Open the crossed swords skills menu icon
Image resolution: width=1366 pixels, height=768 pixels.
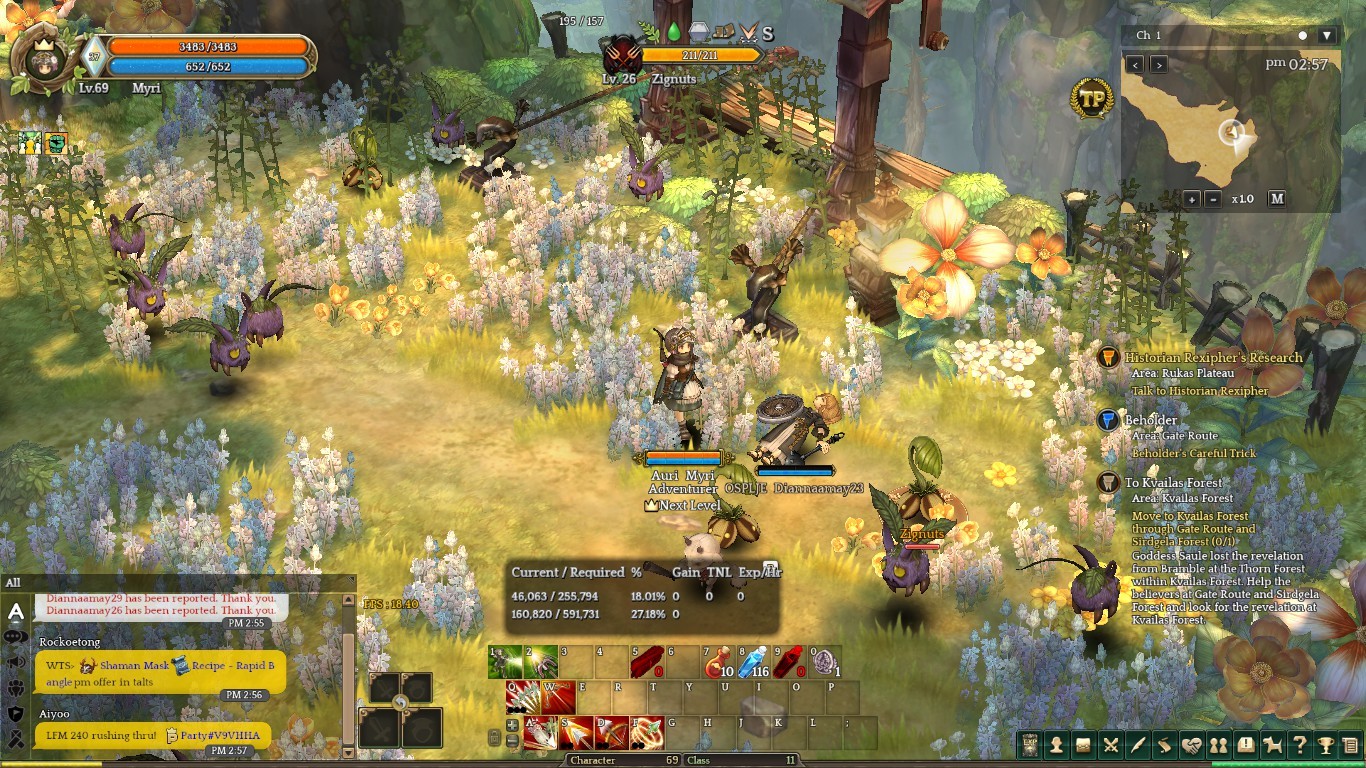click(1110, 745)
